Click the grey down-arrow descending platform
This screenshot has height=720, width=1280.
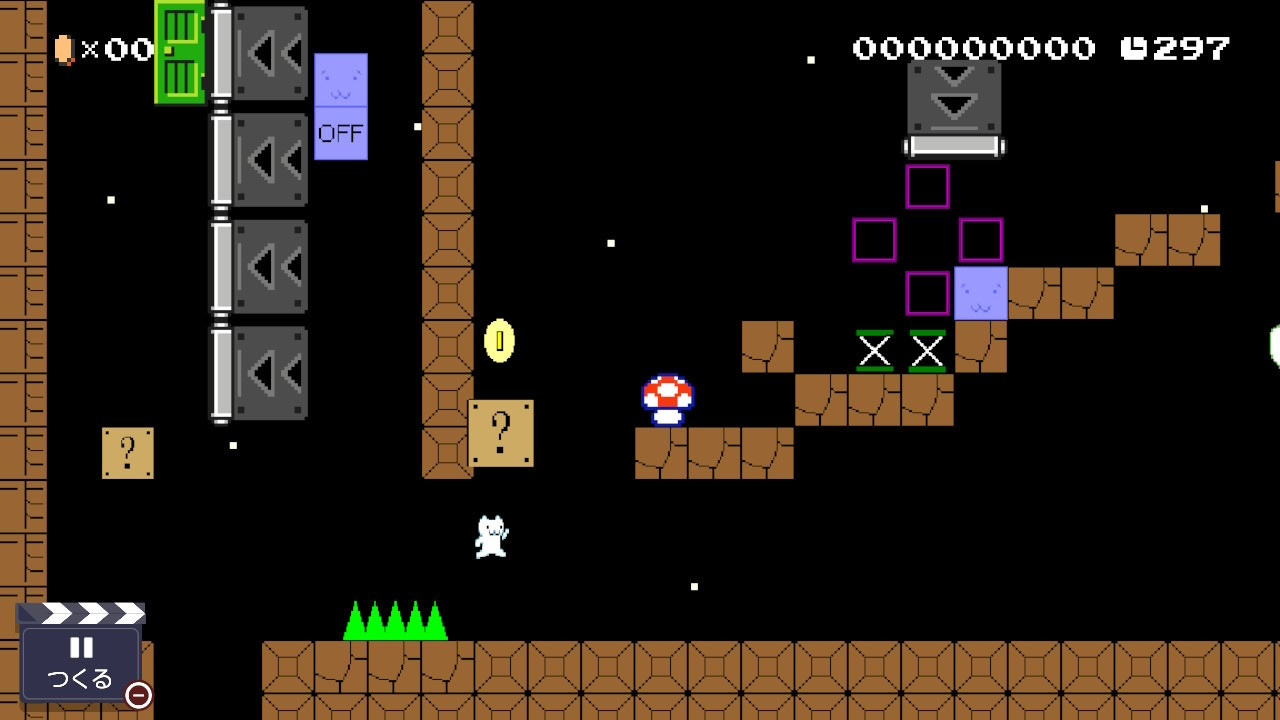(953, 100)
